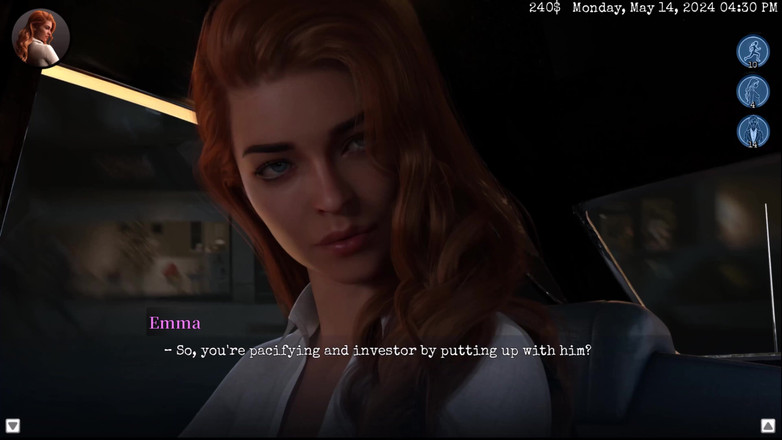Click the down arrow button at bottom-left
The width and height of the screenshot is (782, 440).
(x=13, y=426)
